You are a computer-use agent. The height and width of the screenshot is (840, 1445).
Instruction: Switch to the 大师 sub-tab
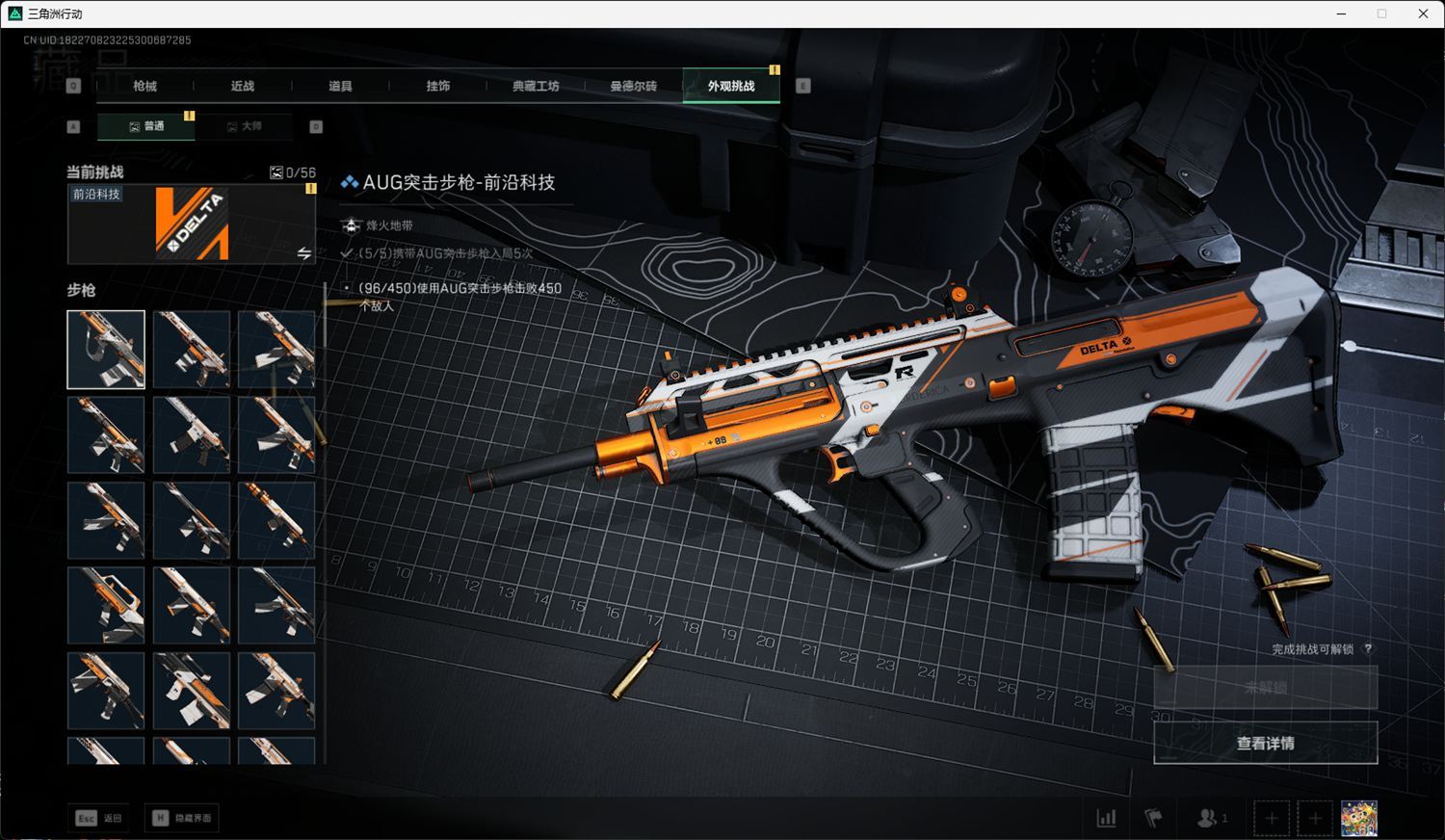click(244, 126)
